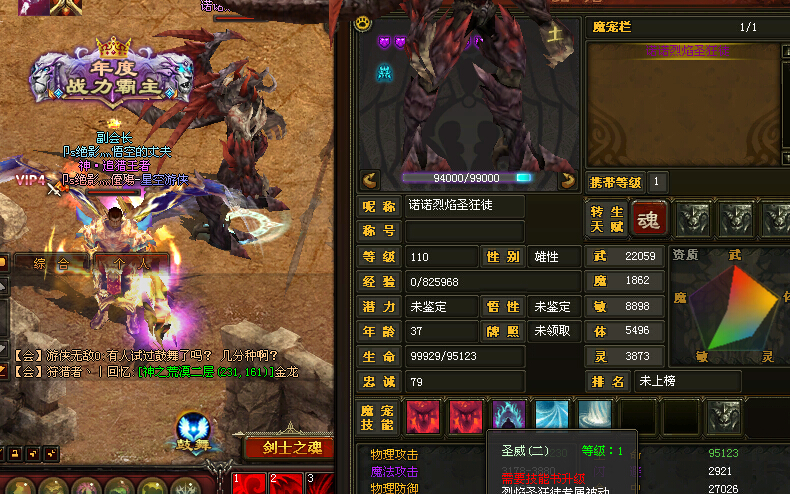The width and height of the screenshot is (790, 494).
Task: Rotate pet model with right arrow button
Action: coord(568,180)
